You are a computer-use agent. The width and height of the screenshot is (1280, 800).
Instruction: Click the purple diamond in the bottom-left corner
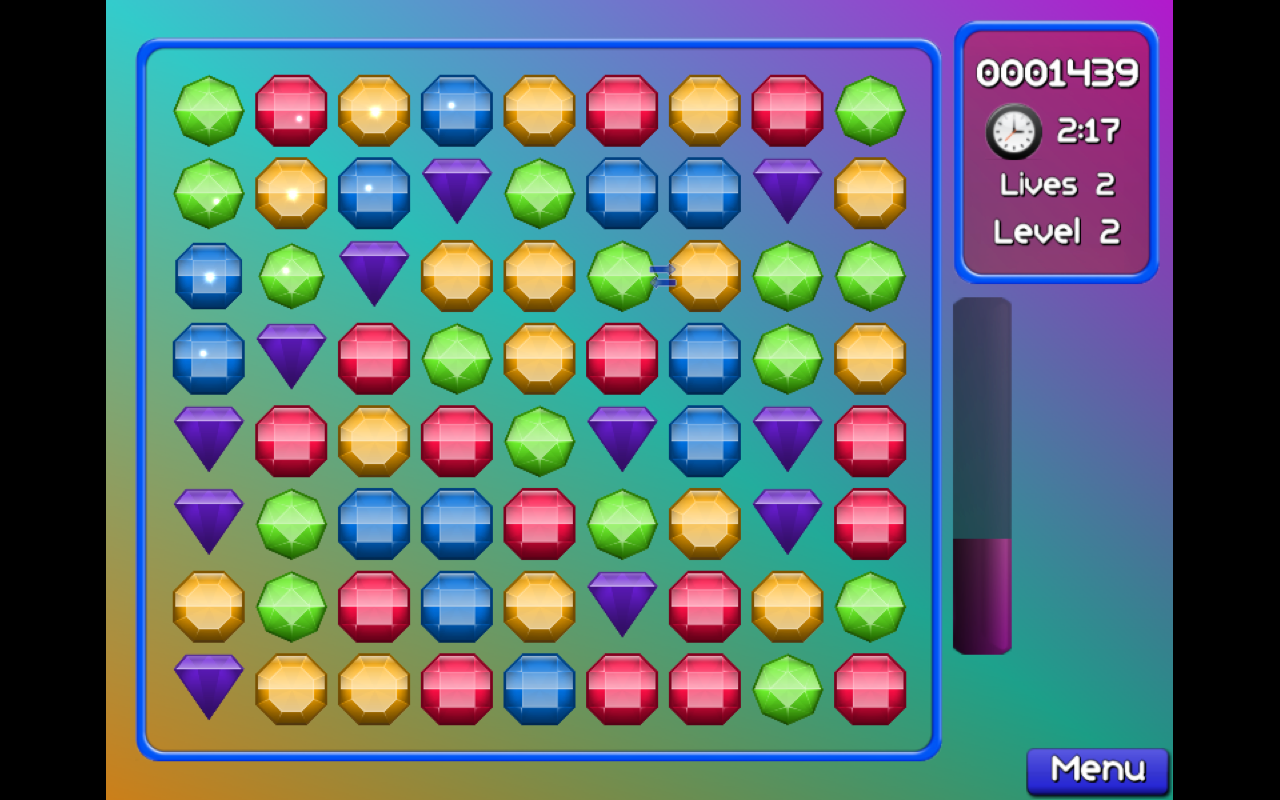coord(208,685)
